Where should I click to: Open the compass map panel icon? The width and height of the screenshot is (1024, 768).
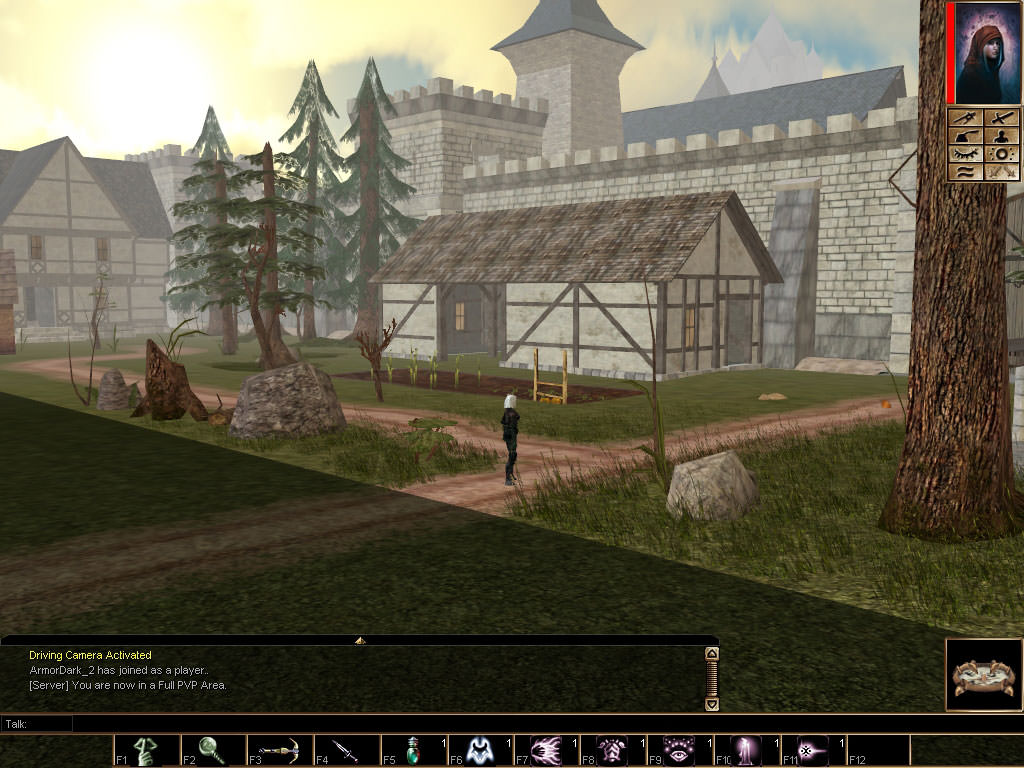point(984,675)
